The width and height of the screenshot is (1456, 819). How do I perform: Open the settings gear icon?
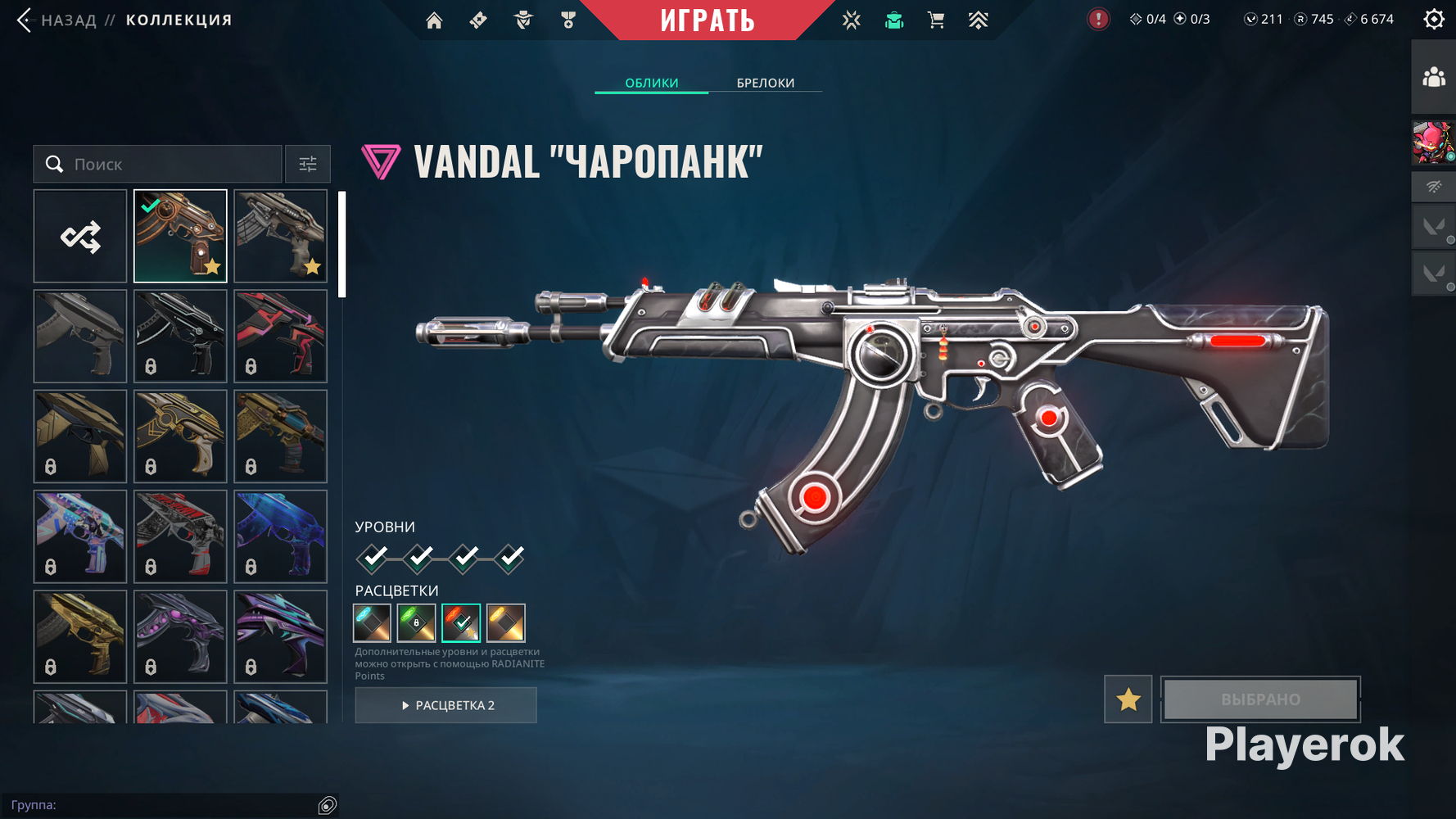pyautogui.click(x=1434, y=19)
